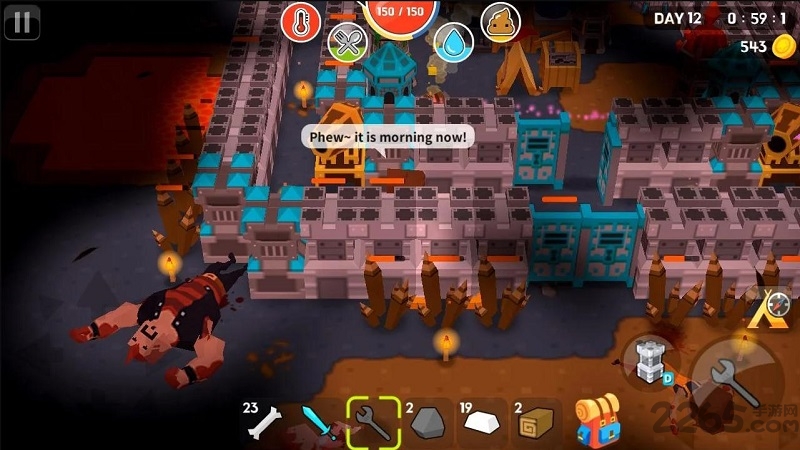Pick the wood block hotbar slot
The height and width of the screenshot is (450, 800).
tap(534, 423)
